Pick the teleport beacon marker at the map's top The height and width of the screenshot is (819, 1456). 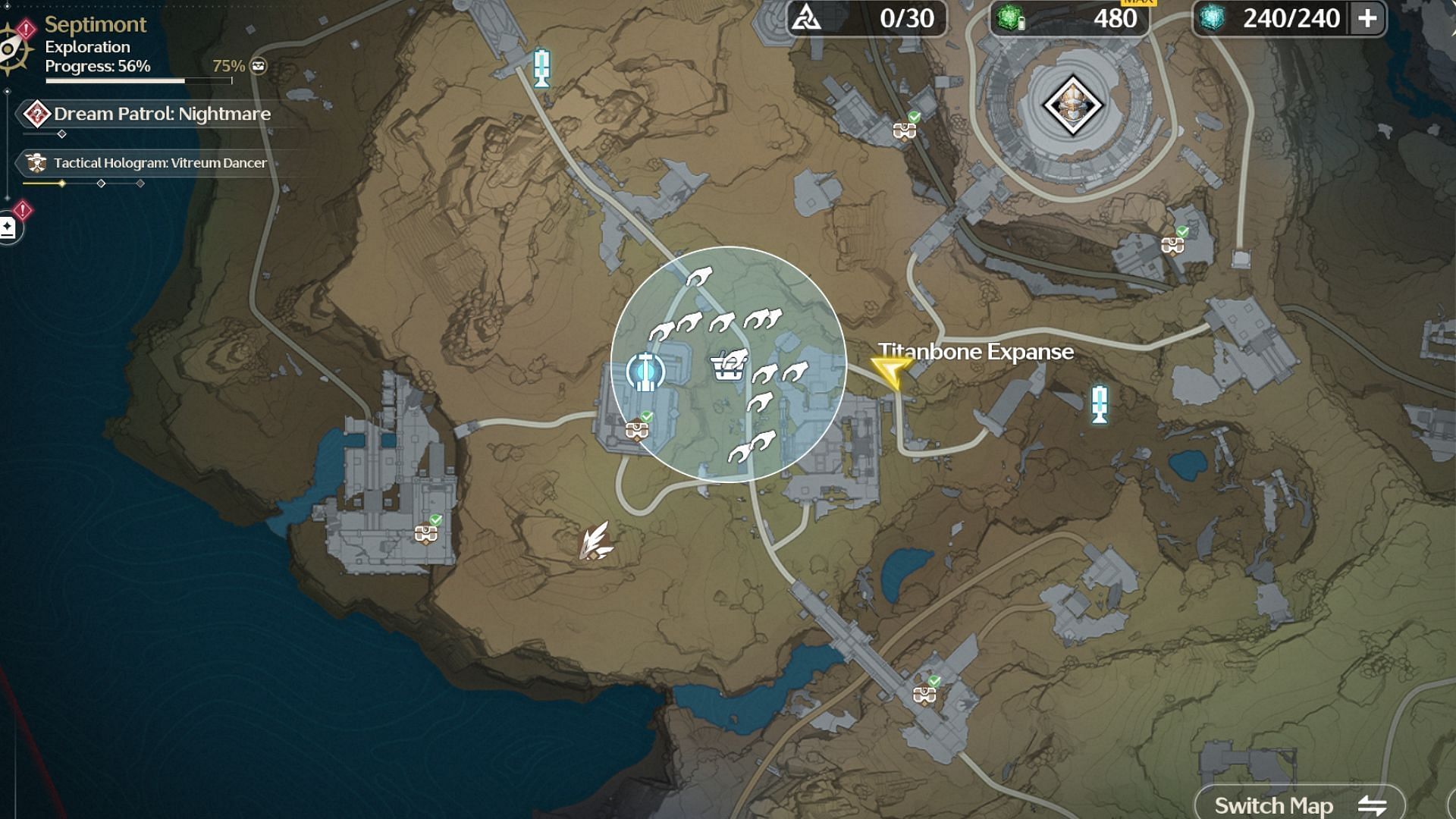(541, 67)
